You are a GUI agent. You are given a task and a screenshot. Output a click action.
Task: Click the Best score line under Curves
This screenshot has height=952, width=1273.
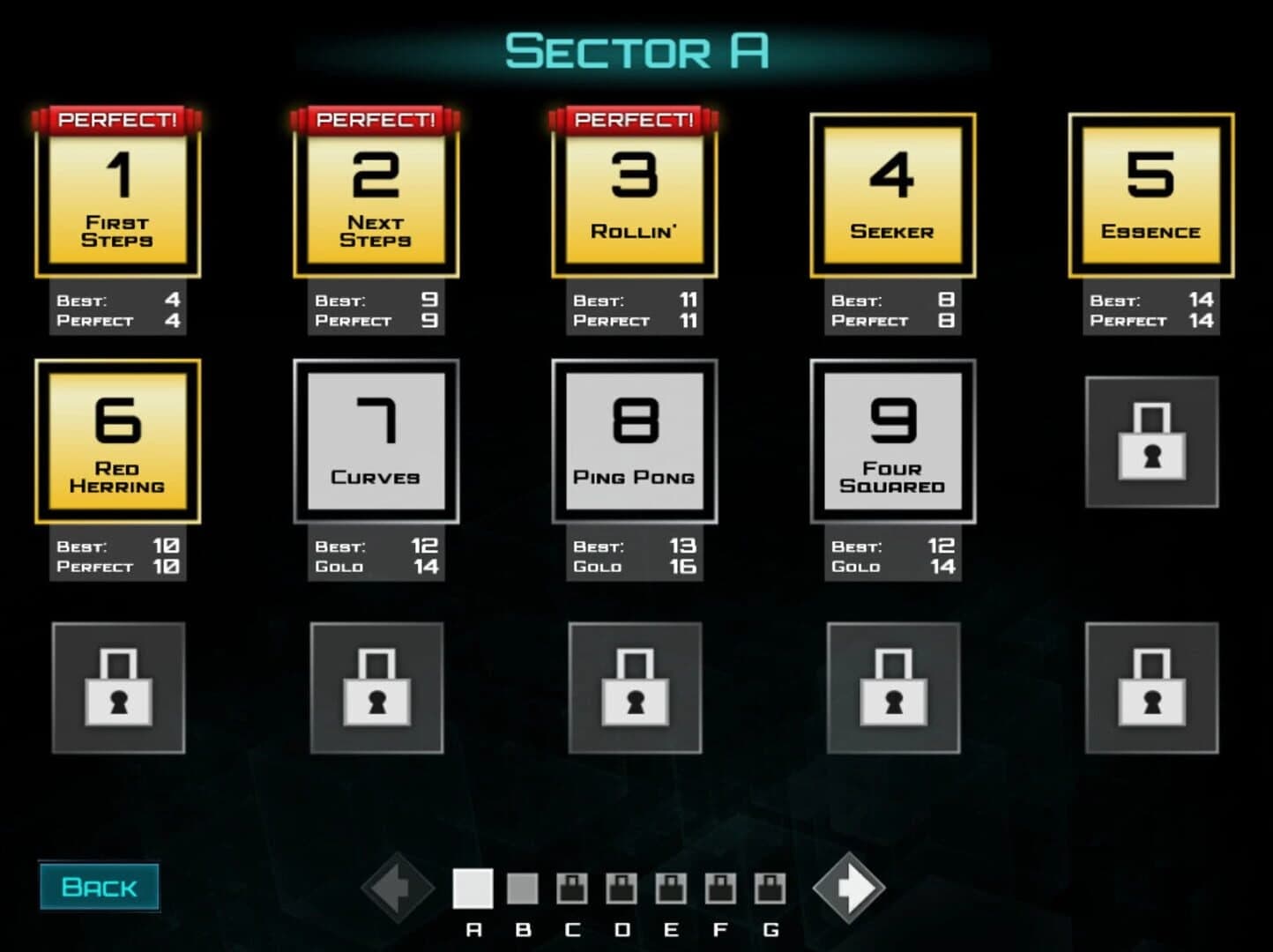pos(377,547)
